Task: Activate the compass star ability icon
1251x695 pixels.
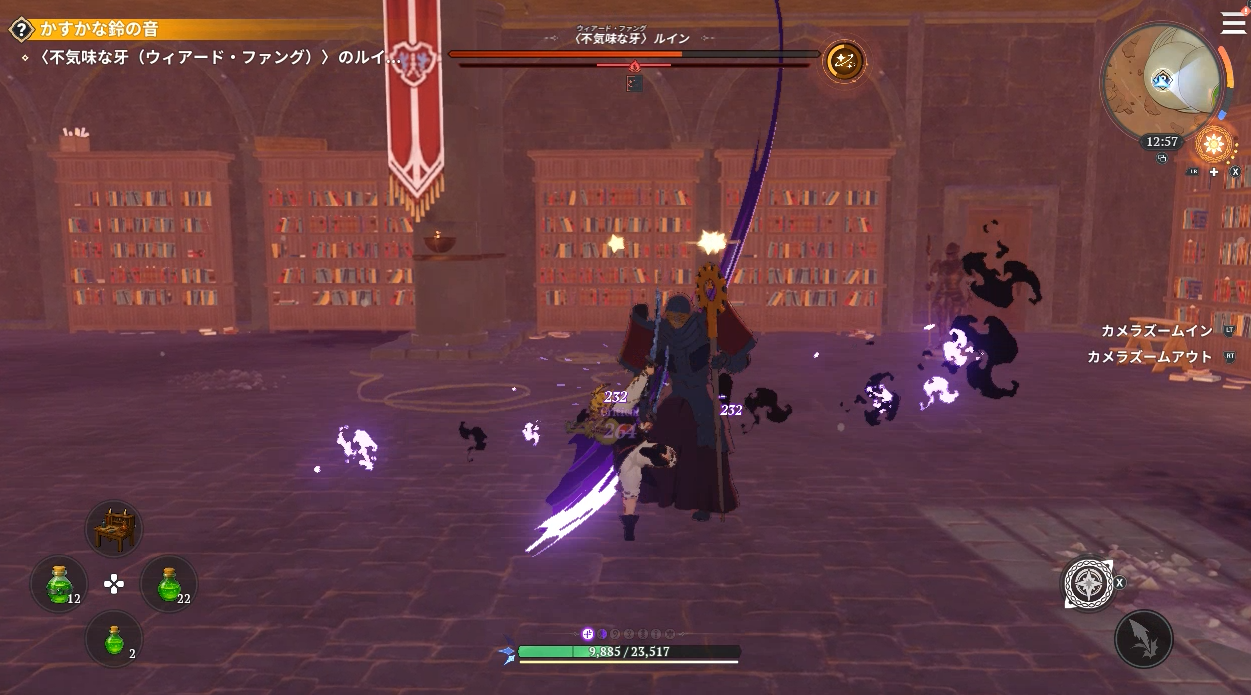Action: click(x=1088, y=584)
